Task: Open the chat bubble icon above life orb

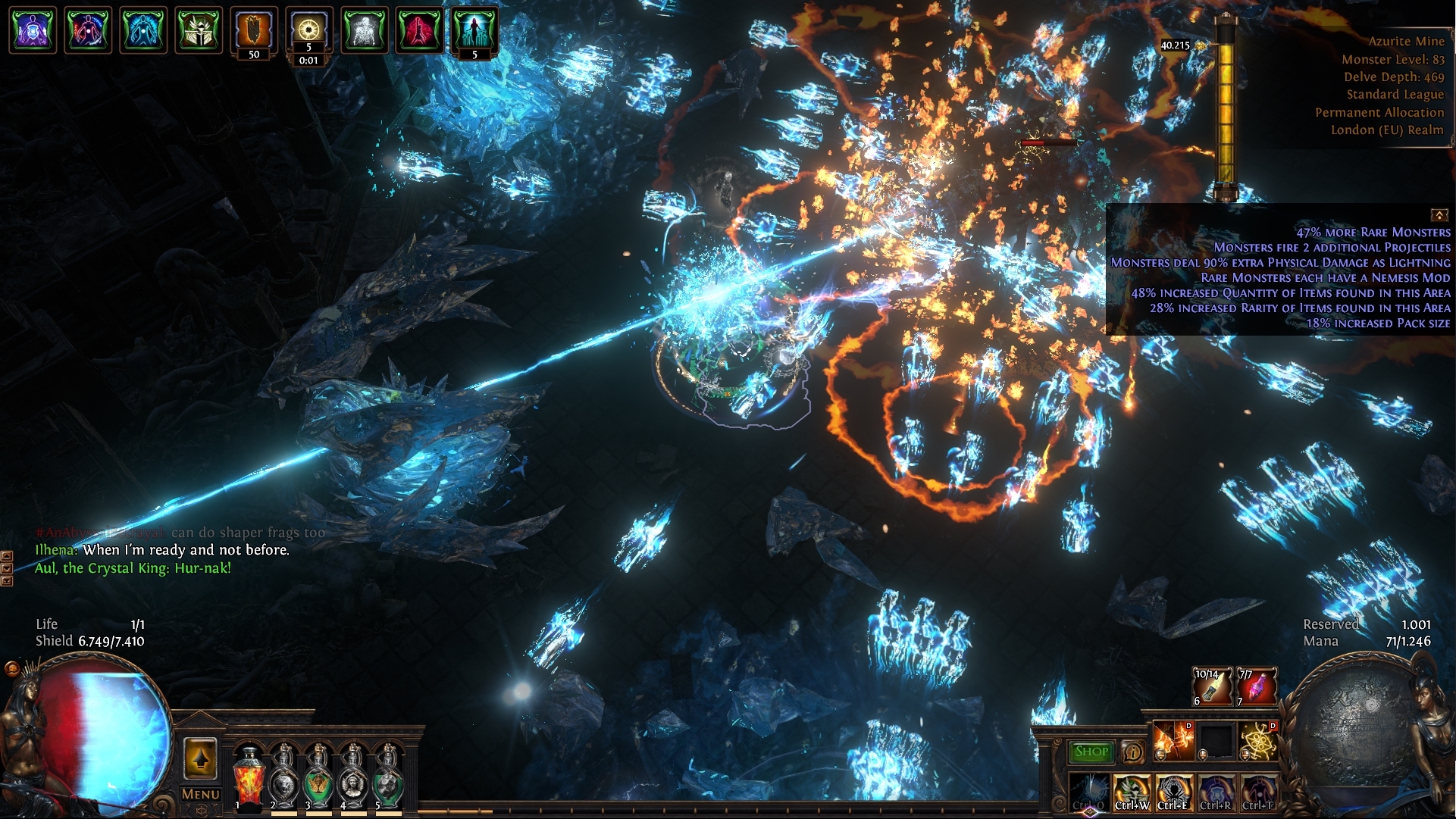Action: coord(12,669)
